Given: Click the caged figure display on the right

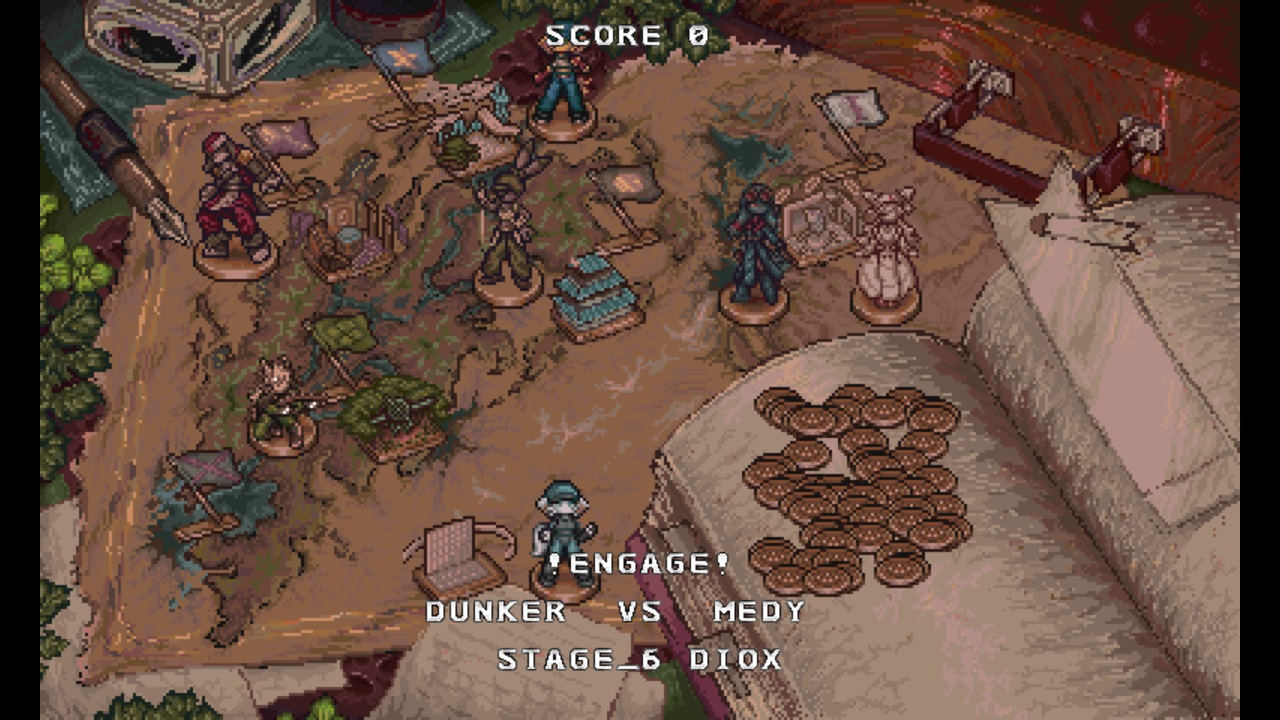Looking at the screenshot, I should tap(817, 215).
